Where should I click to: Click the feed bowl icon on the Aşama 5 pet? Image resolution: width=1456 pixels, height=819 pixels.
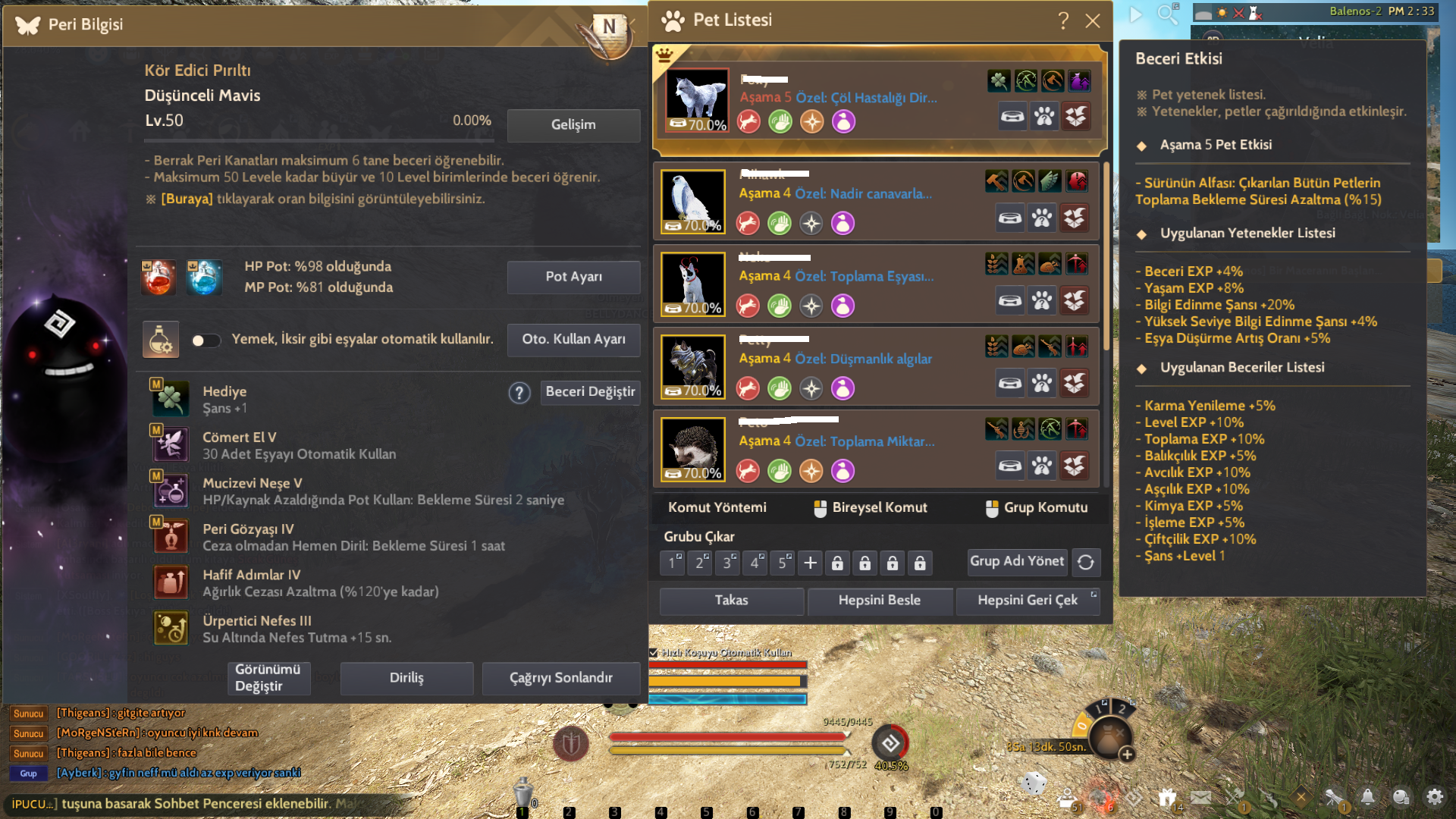(1012, 117)
